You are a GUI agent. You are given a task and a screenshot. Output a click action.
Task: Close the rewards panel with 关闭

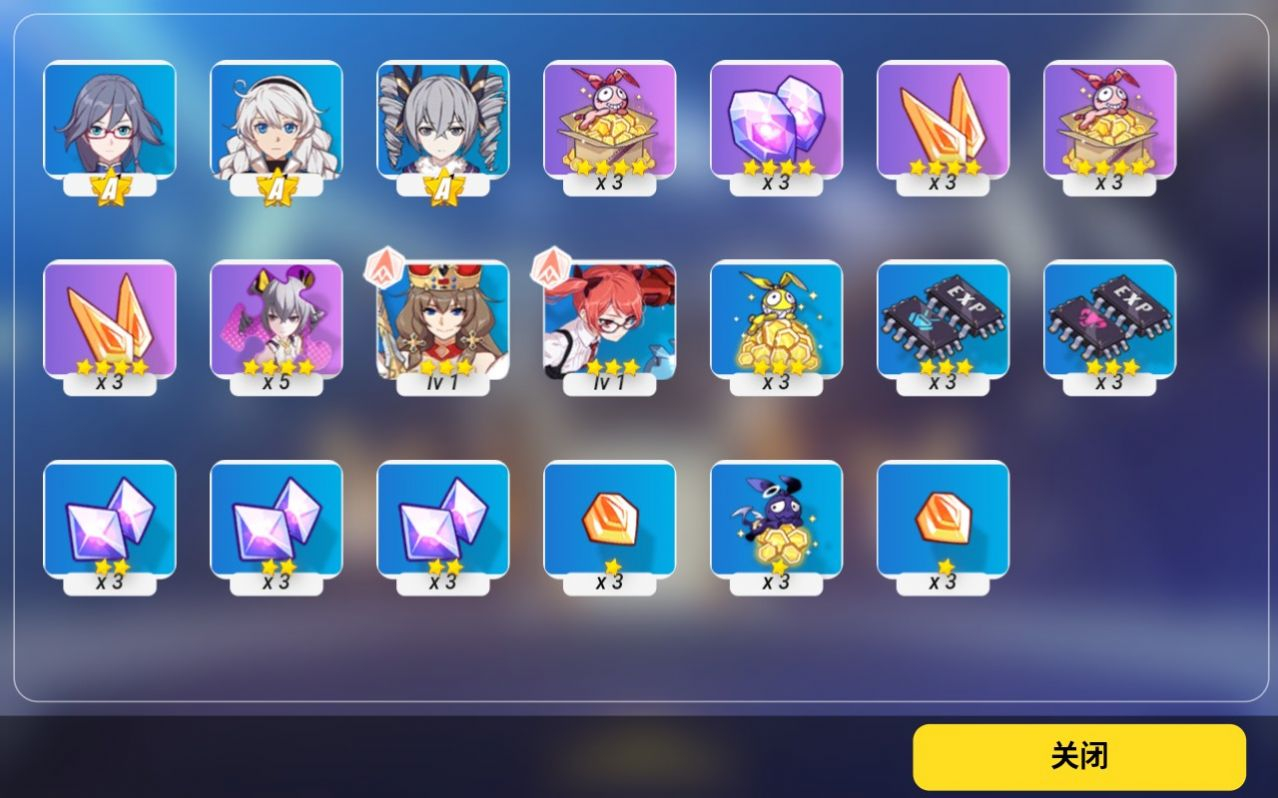[x=1079, y=757]
